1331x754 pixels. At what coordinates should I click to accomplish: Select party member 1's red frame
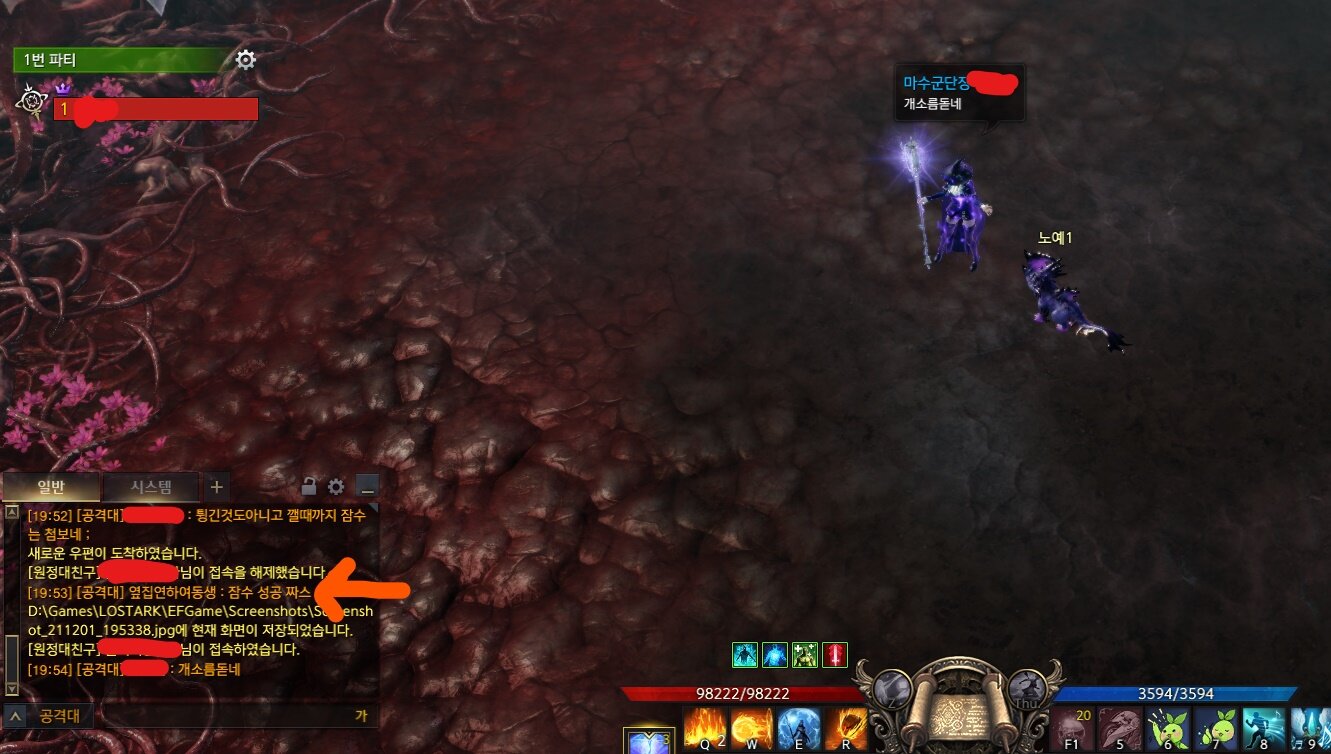tap(156, 109)
